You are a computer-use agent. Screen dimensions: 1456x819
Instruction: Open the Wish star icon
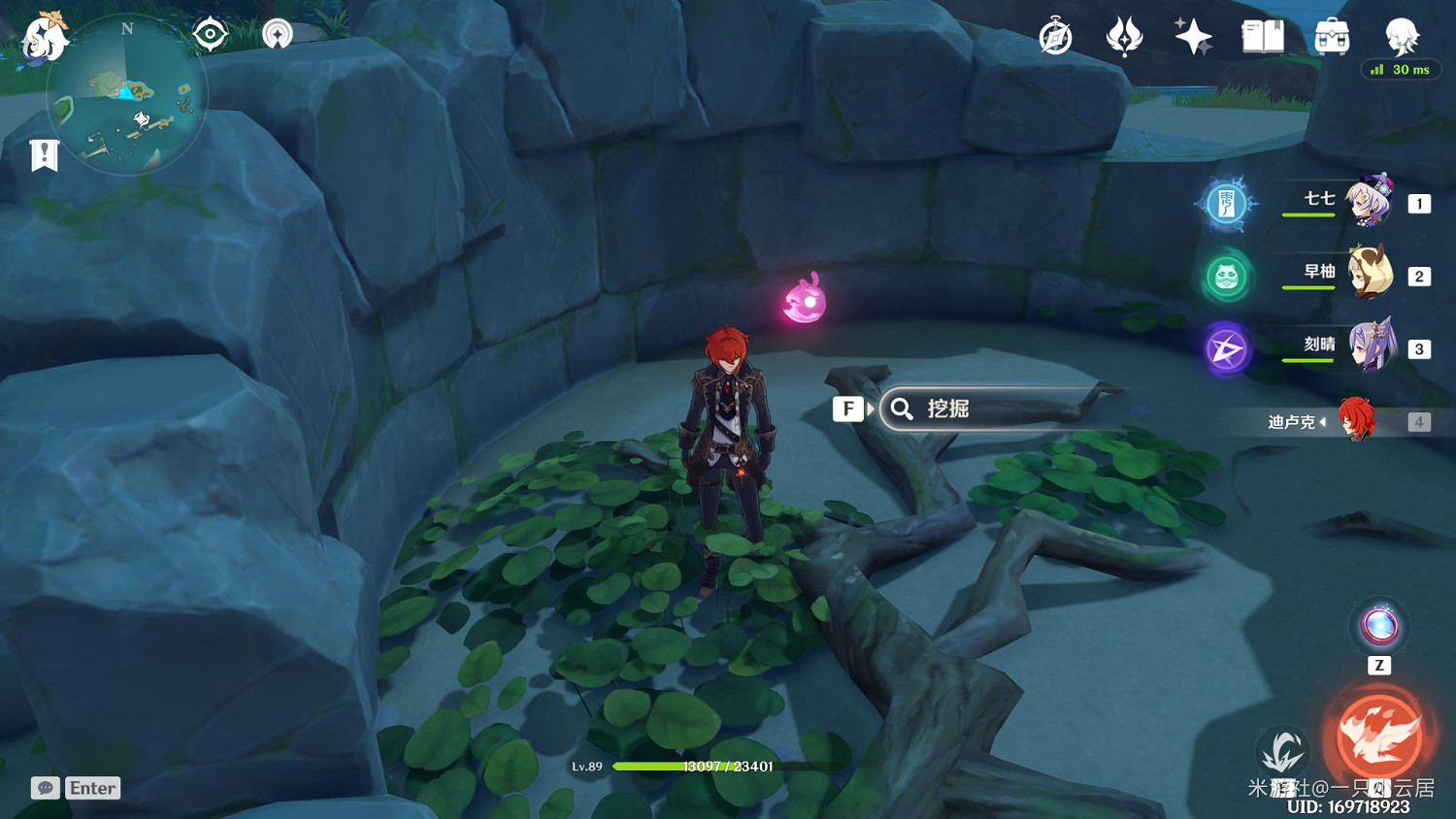point(1193,37)
